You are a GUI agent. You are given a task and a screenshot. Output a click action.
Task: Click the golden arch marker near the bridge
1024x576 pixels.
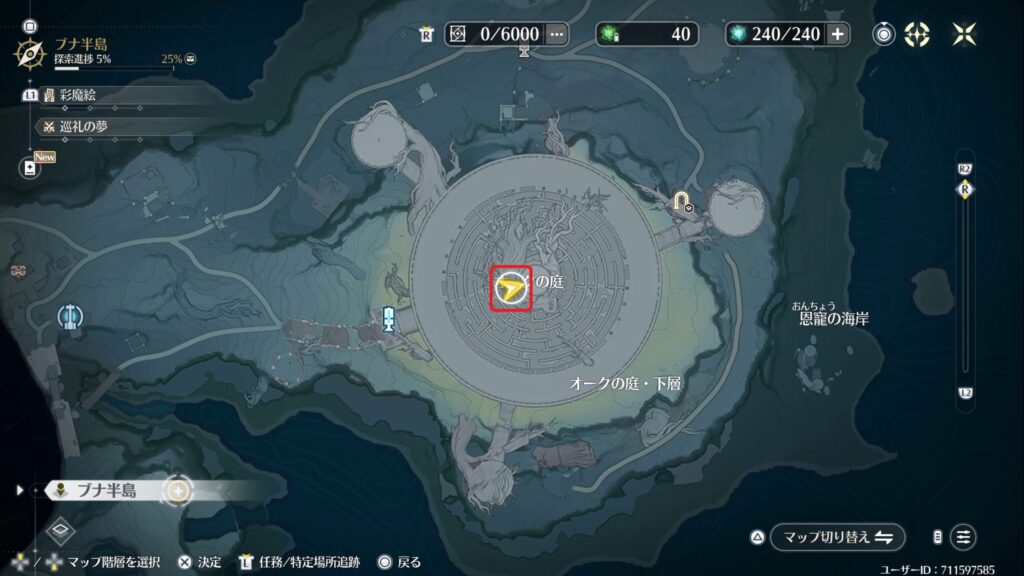683,201
